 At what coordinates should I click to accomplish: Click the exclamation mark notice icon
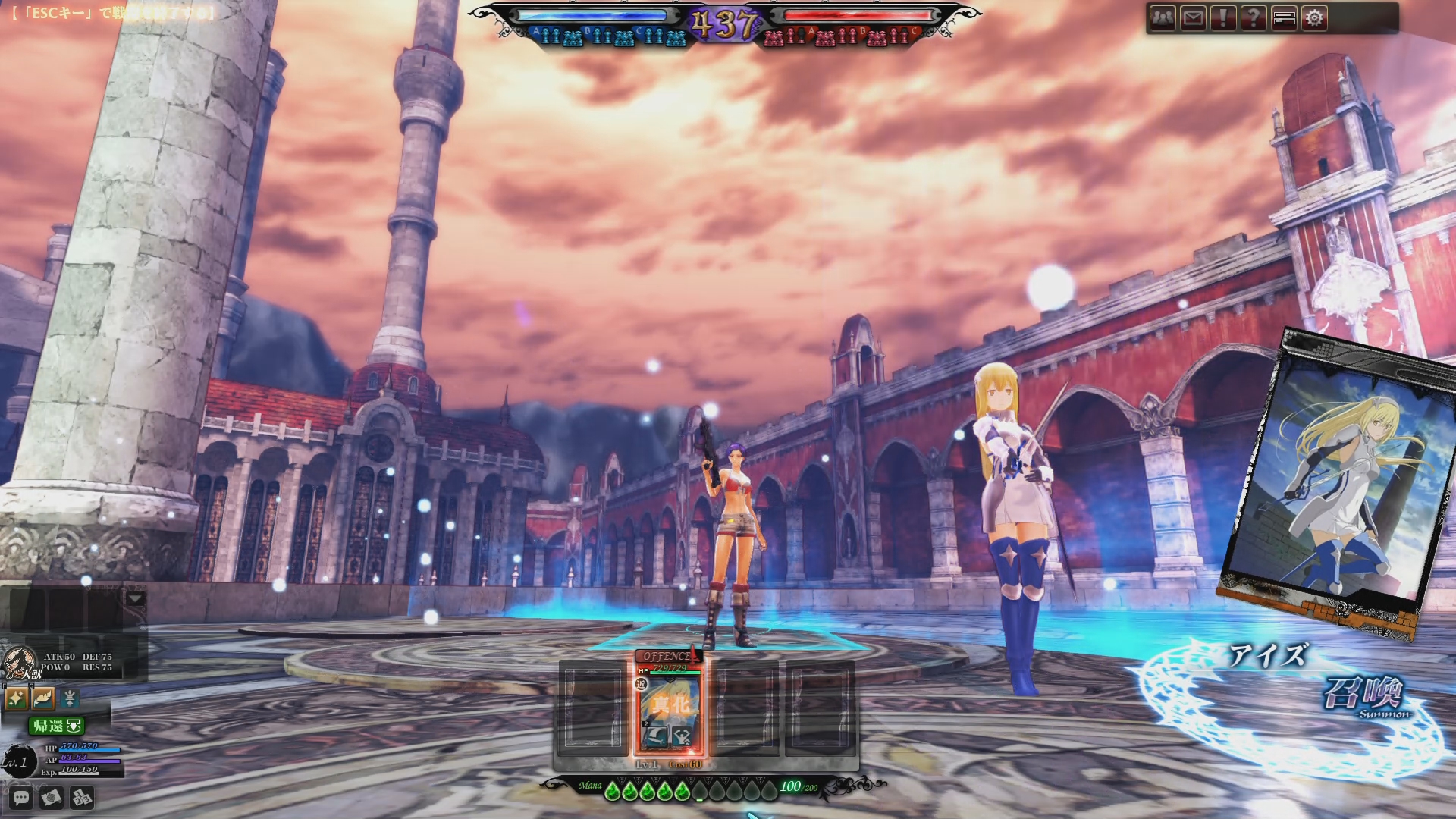click(1223, 18)
